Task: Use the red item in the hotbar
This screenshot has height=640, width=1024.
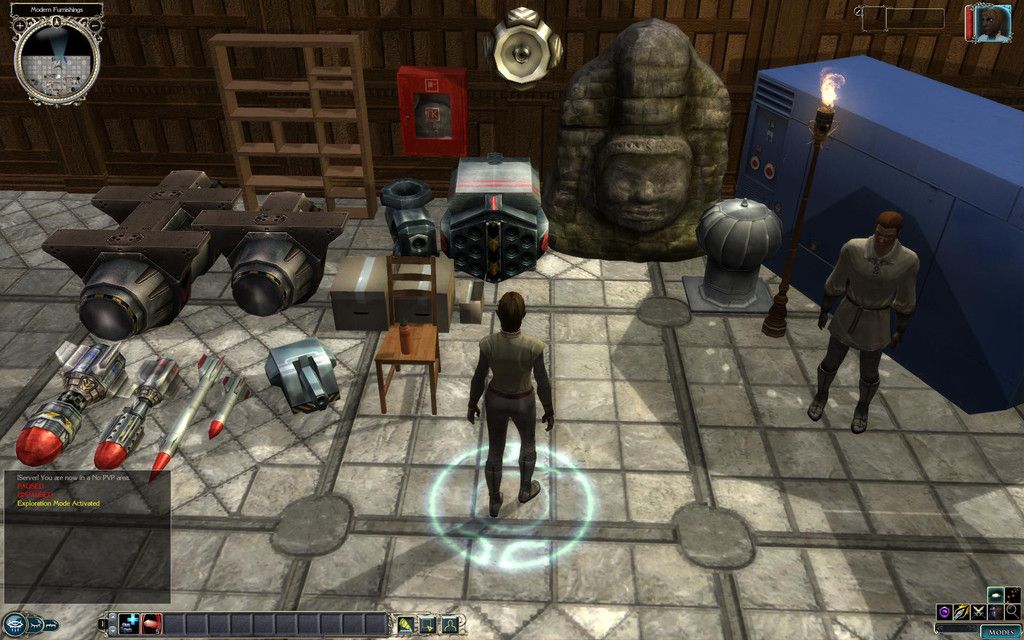Action: pyautogui.click(x=152, y=624)
